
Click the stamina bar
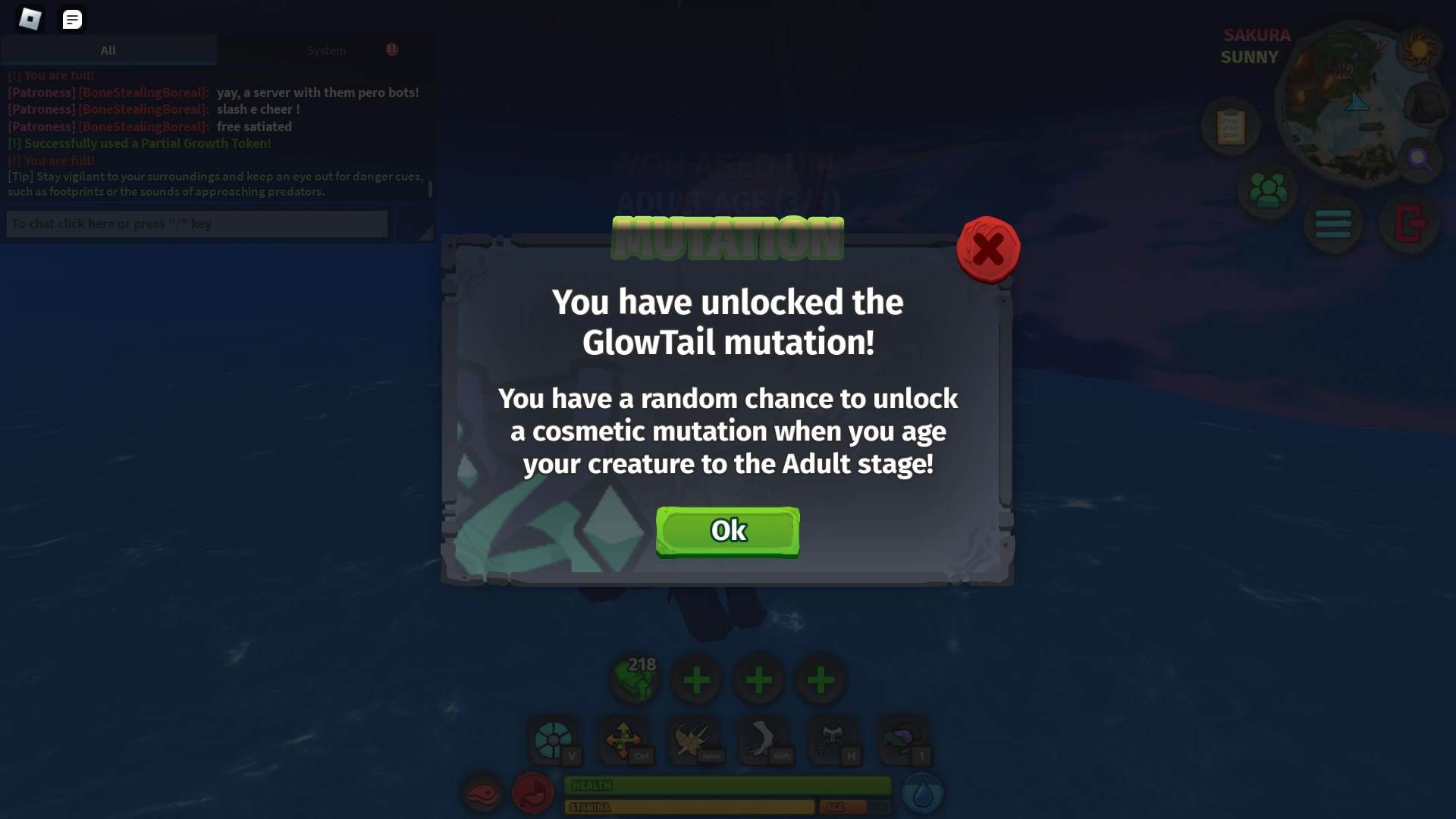[689, 808]
